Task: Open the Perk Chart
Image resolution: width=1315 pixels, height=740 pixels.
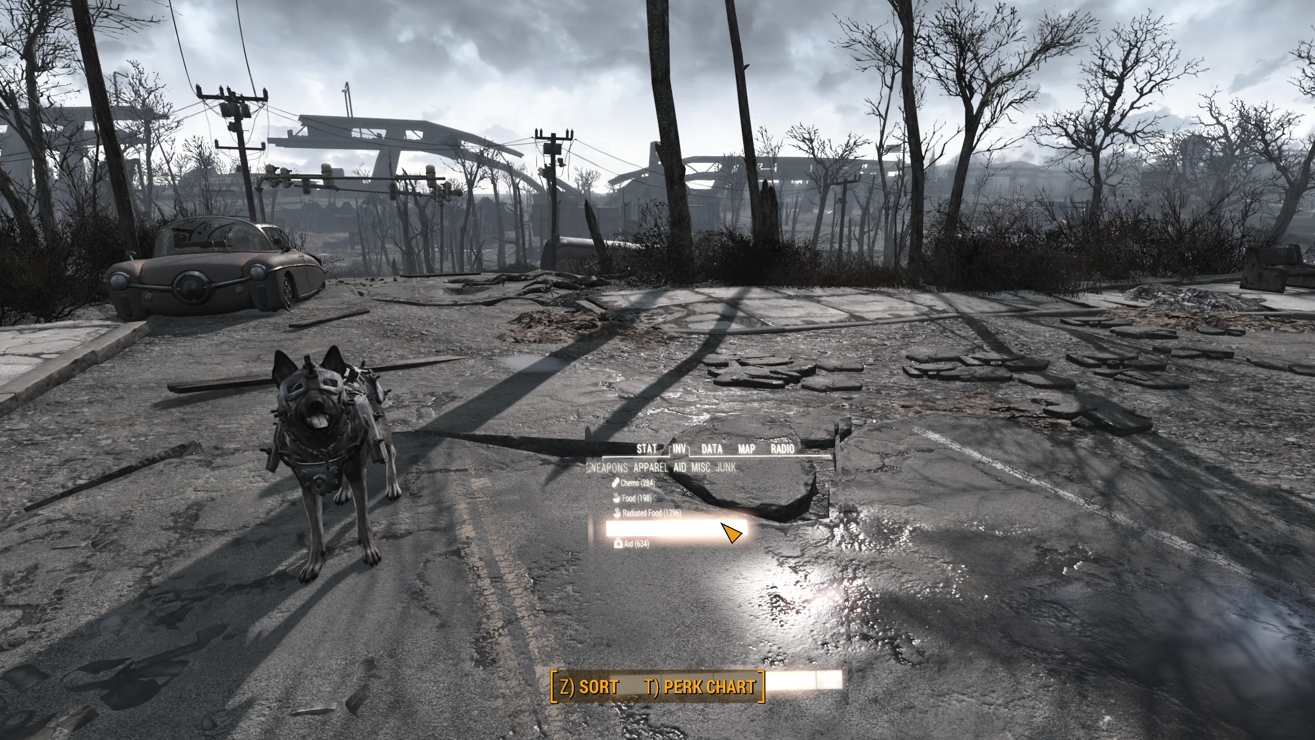Action: 700,687
